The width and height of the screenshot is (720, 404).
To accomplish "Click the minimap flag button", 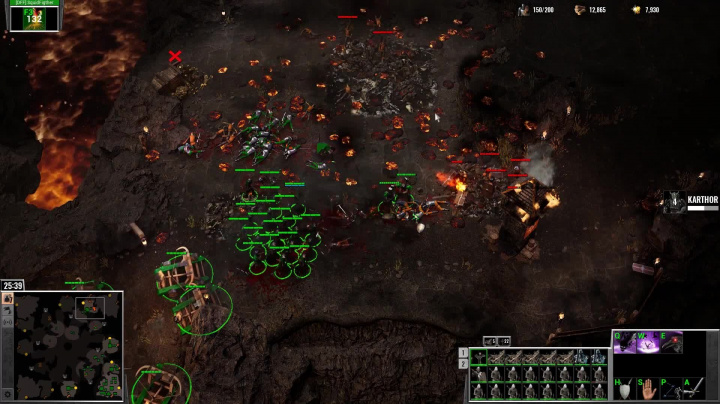I will point(7,310).
